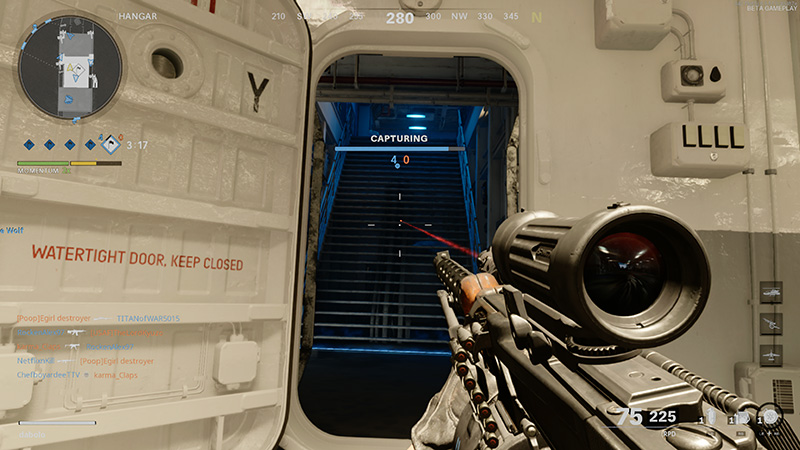Click the lethal grenade equipment icon
This screenshot has width=800, height=450.
click(712, 418)
